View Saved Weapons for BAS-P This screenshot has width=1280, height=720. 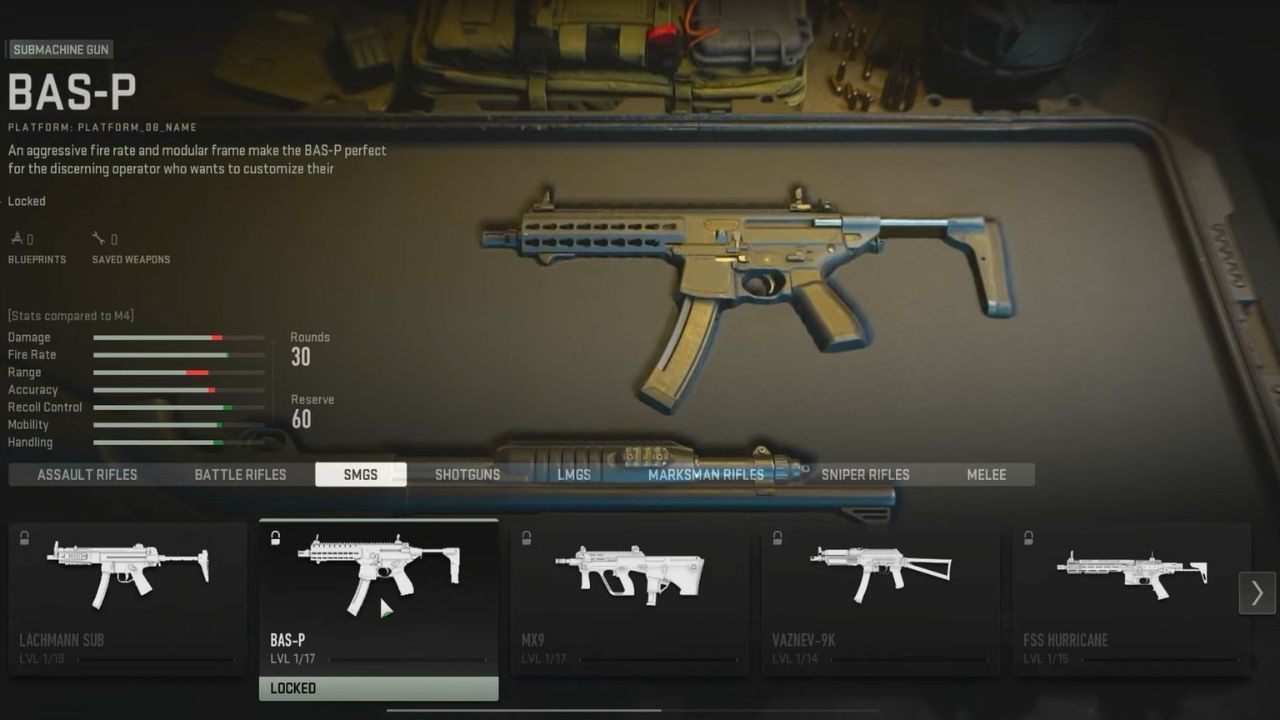tap(130, 248)
